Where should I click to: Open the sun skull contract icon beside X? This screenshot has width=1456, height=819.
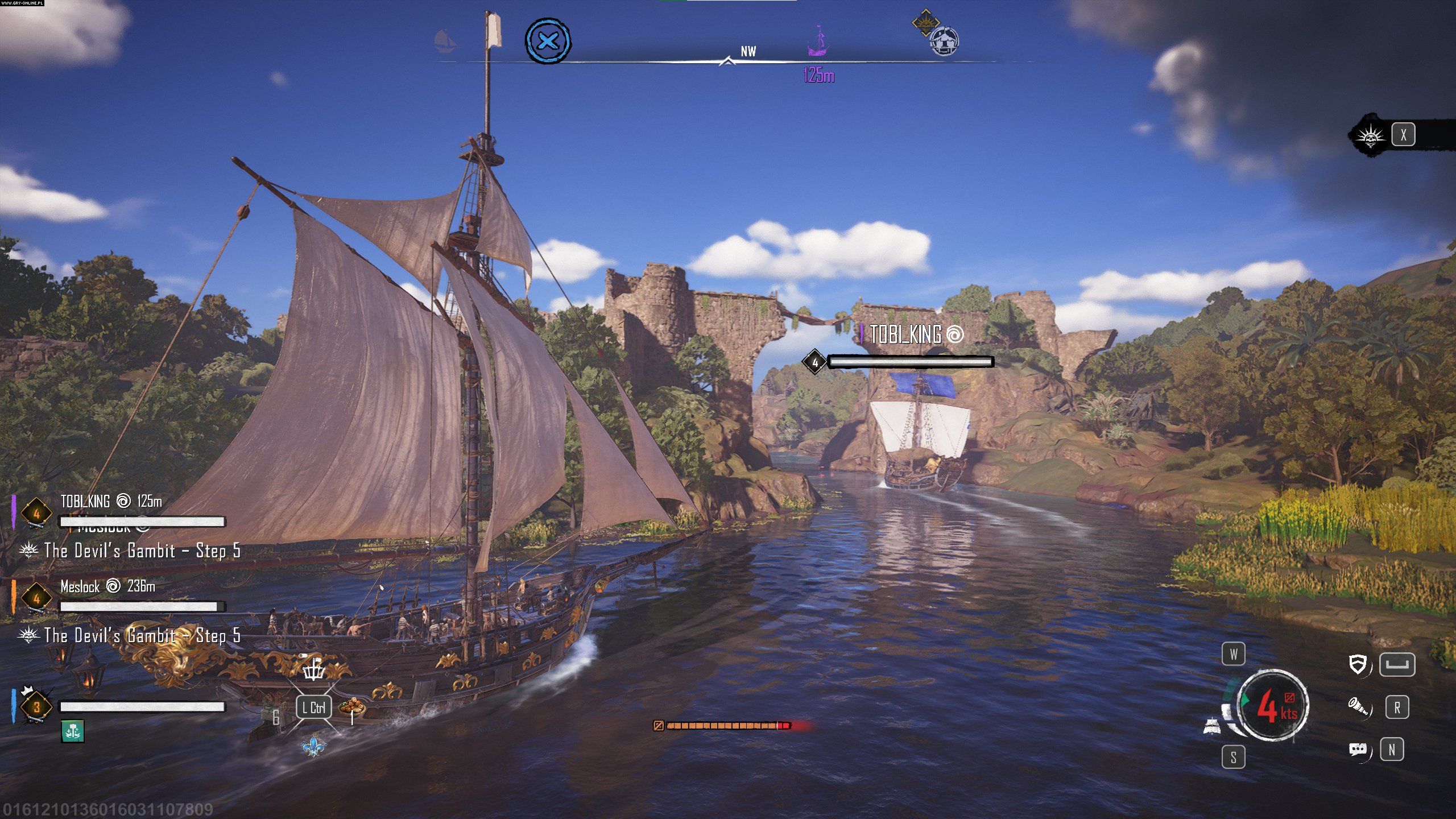1370,136
